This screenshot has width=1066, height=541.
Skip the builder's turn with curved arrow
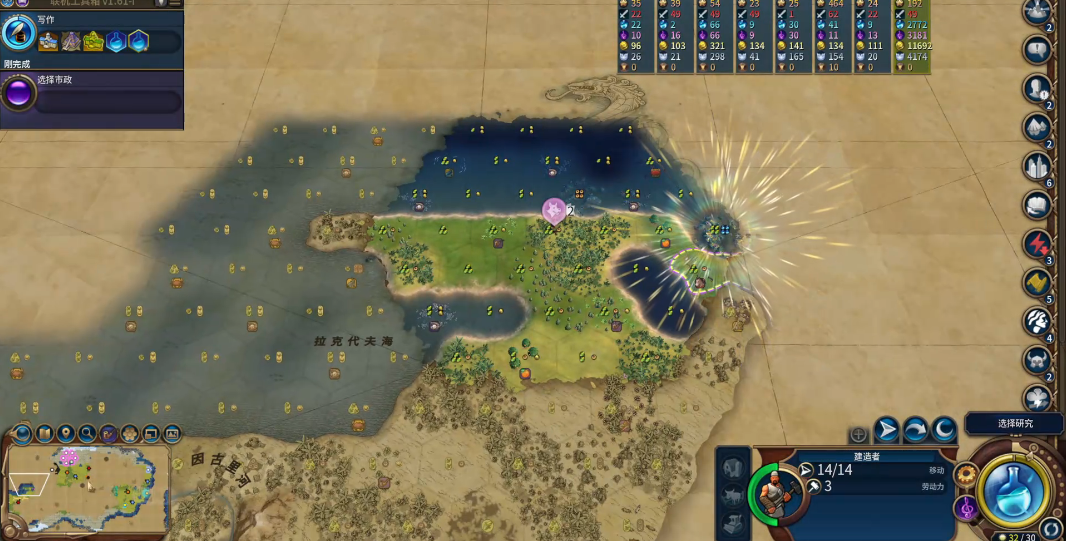point(915,430)
